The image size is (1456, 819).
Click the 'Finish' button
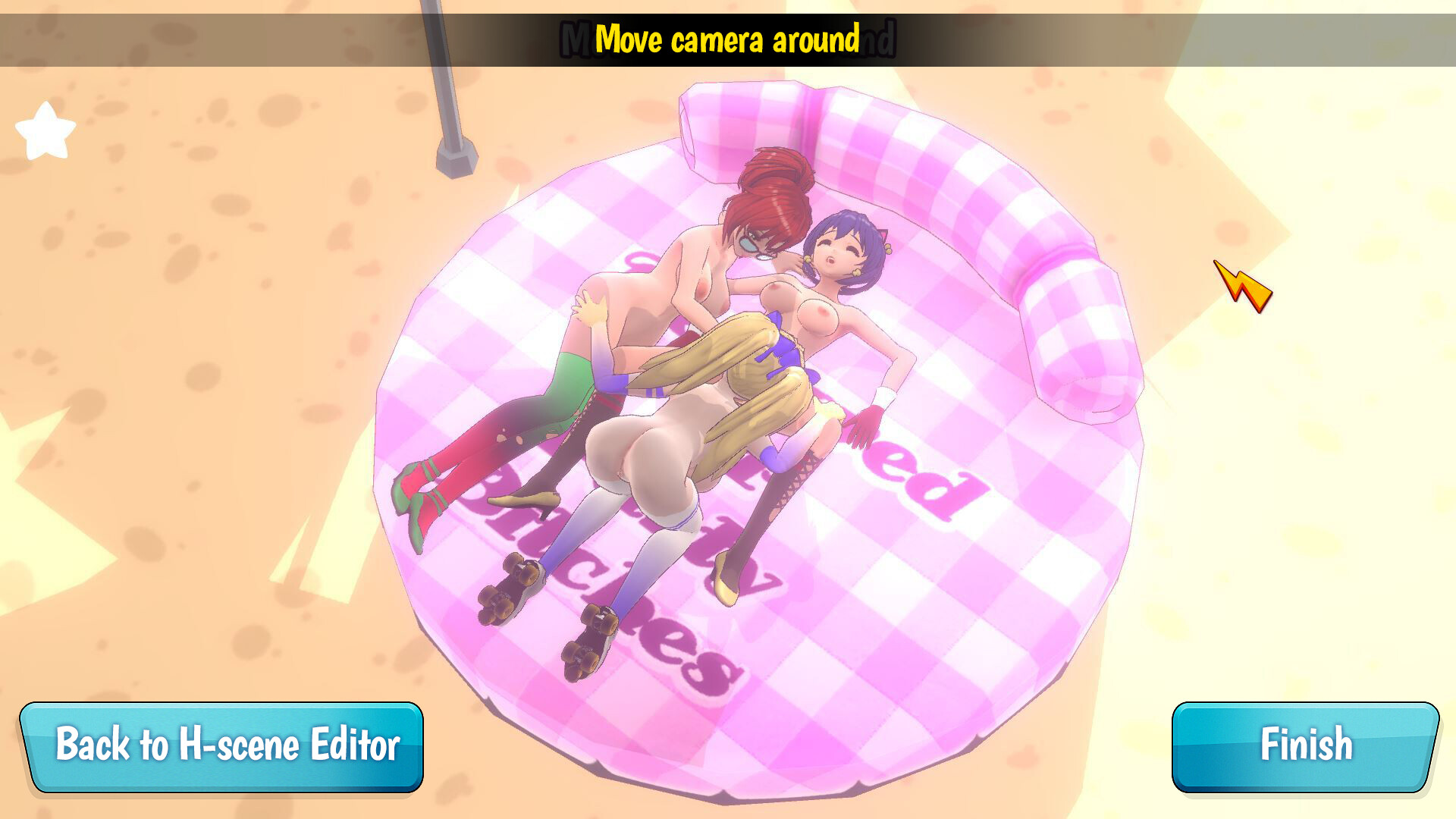[x=1306, y=745]
